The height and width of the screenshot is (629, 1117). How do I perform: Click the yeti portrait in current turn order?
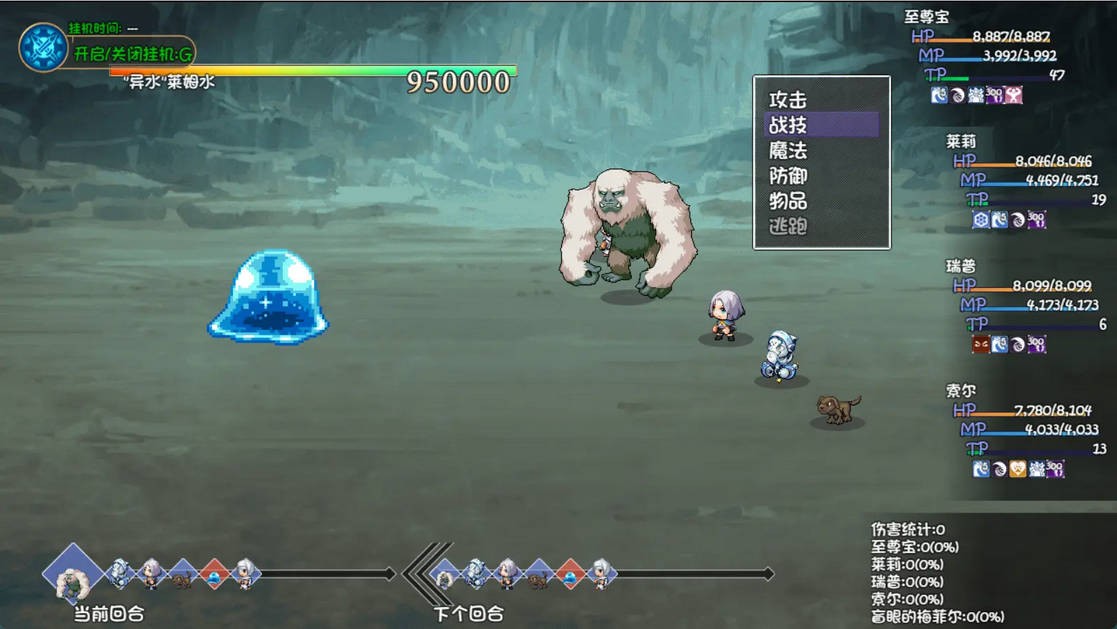pyautogui.click(x=72, y=575)
